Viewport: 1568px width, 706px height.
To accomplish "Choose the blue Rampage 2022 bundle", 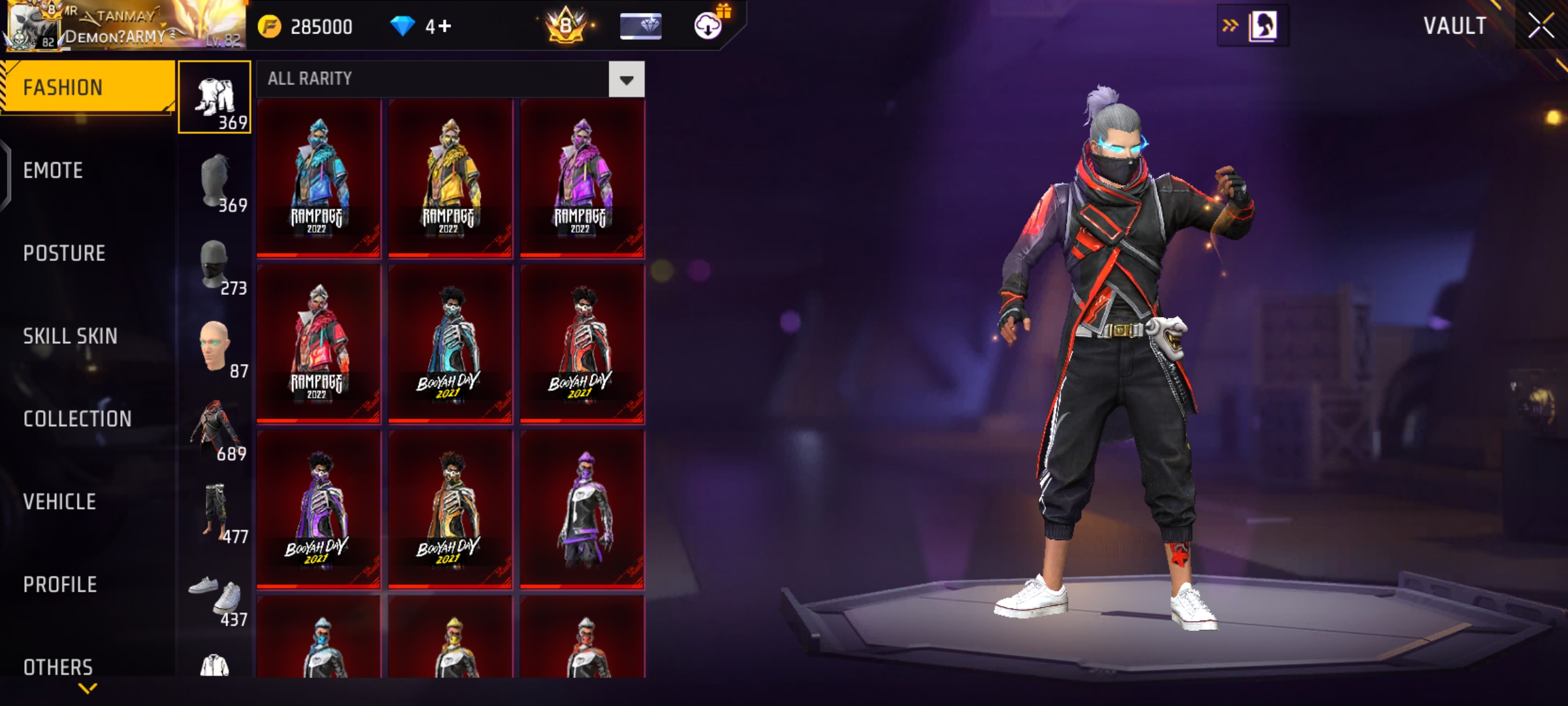I will [x=318, y=178].
